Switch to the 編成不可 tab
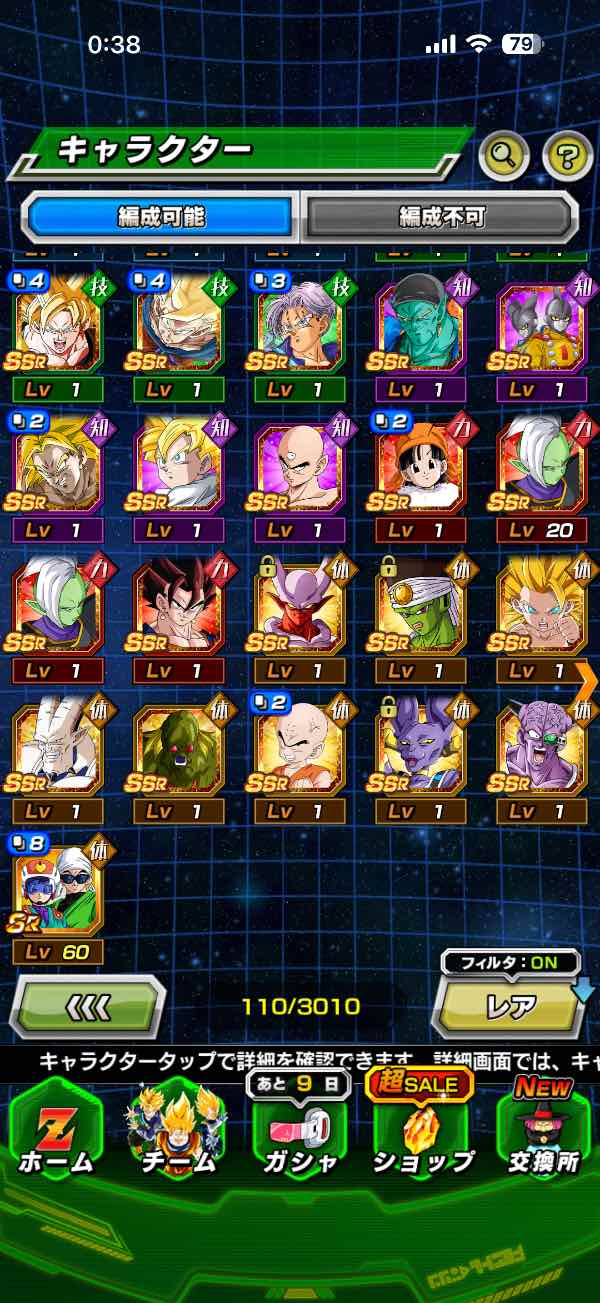Viewport: 600px width, 1303px height. tap(440, 215)
